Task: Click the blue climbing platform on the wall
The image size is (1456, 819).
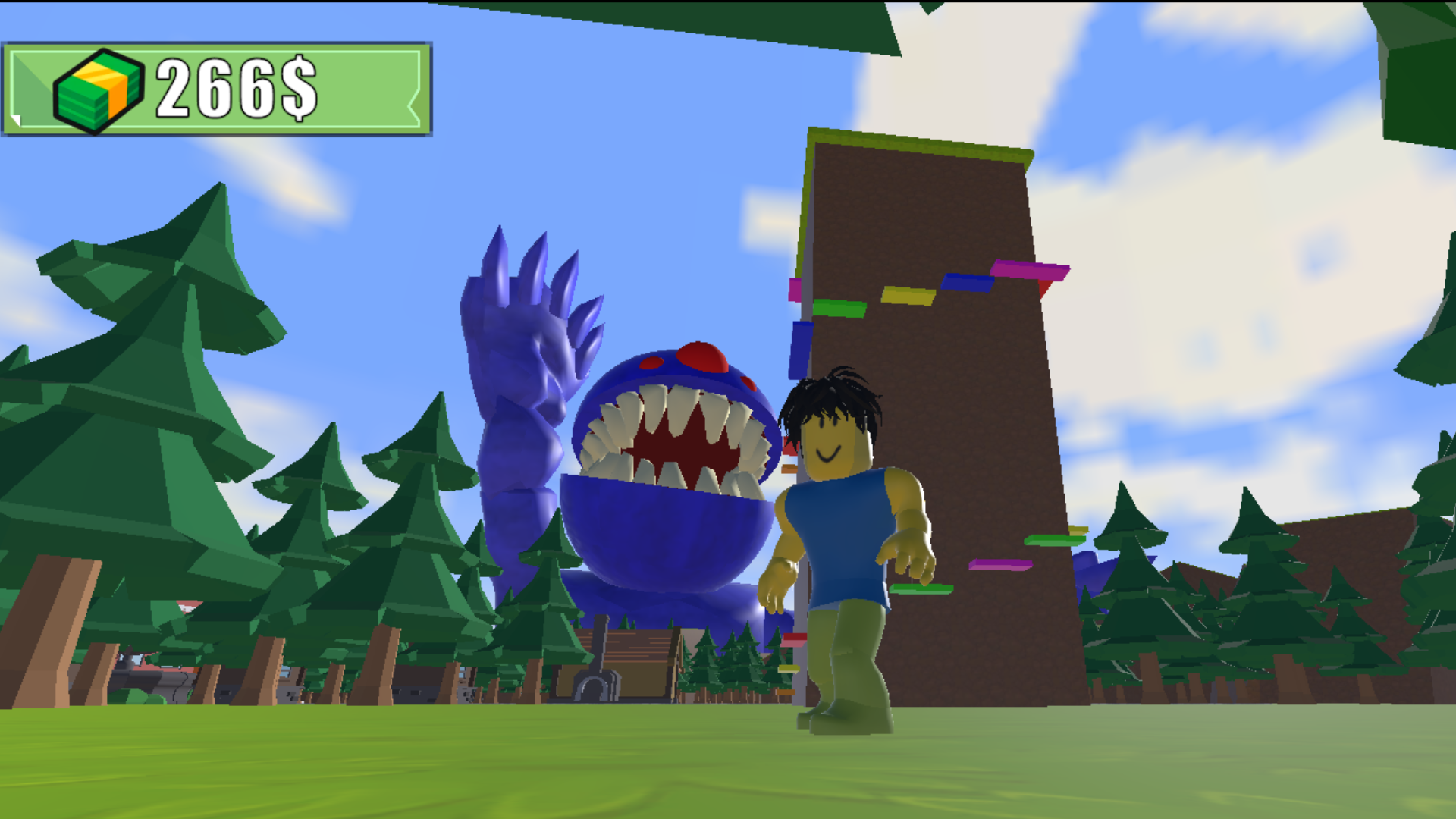Action: click(x=965, y=282)
